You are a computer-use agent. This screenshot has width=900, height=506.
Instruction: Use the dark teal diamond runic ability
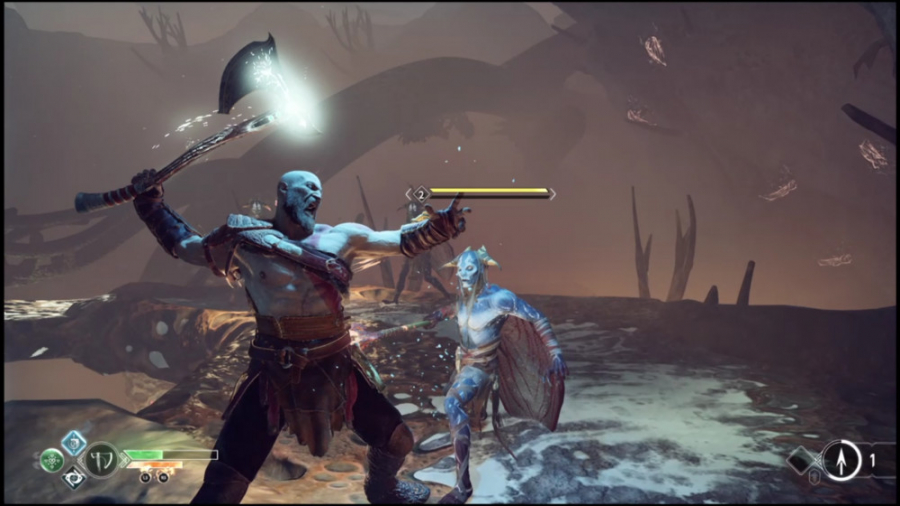74,478
